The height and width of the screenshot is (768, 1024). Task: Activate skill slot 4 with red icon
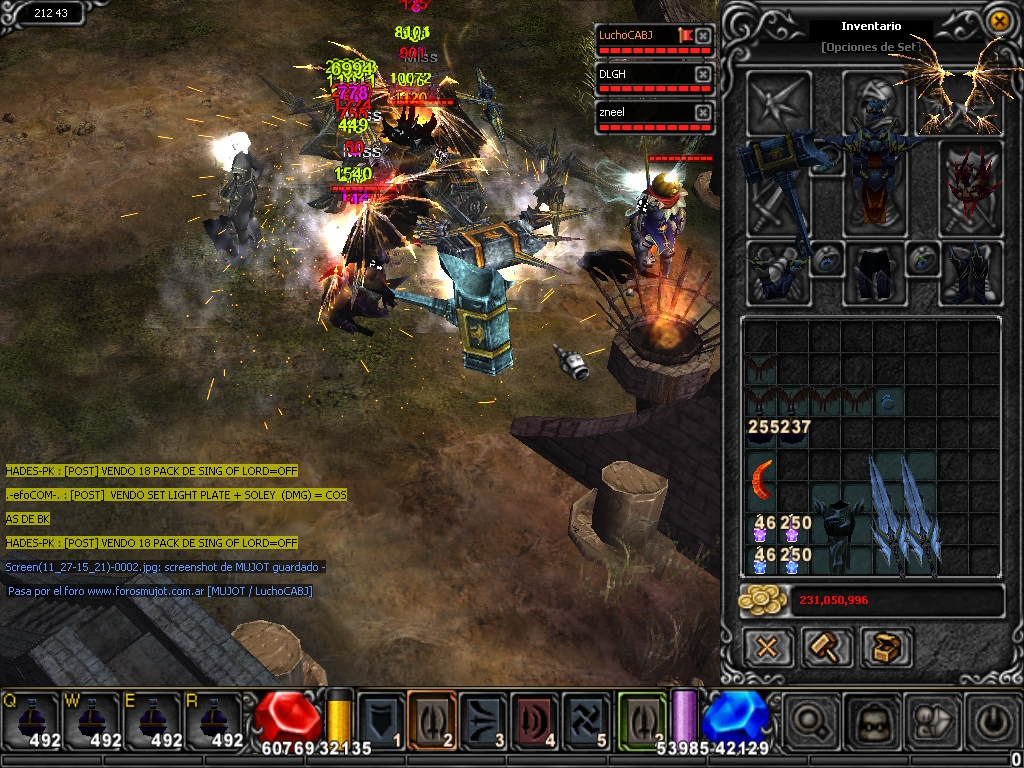[535, 720]
